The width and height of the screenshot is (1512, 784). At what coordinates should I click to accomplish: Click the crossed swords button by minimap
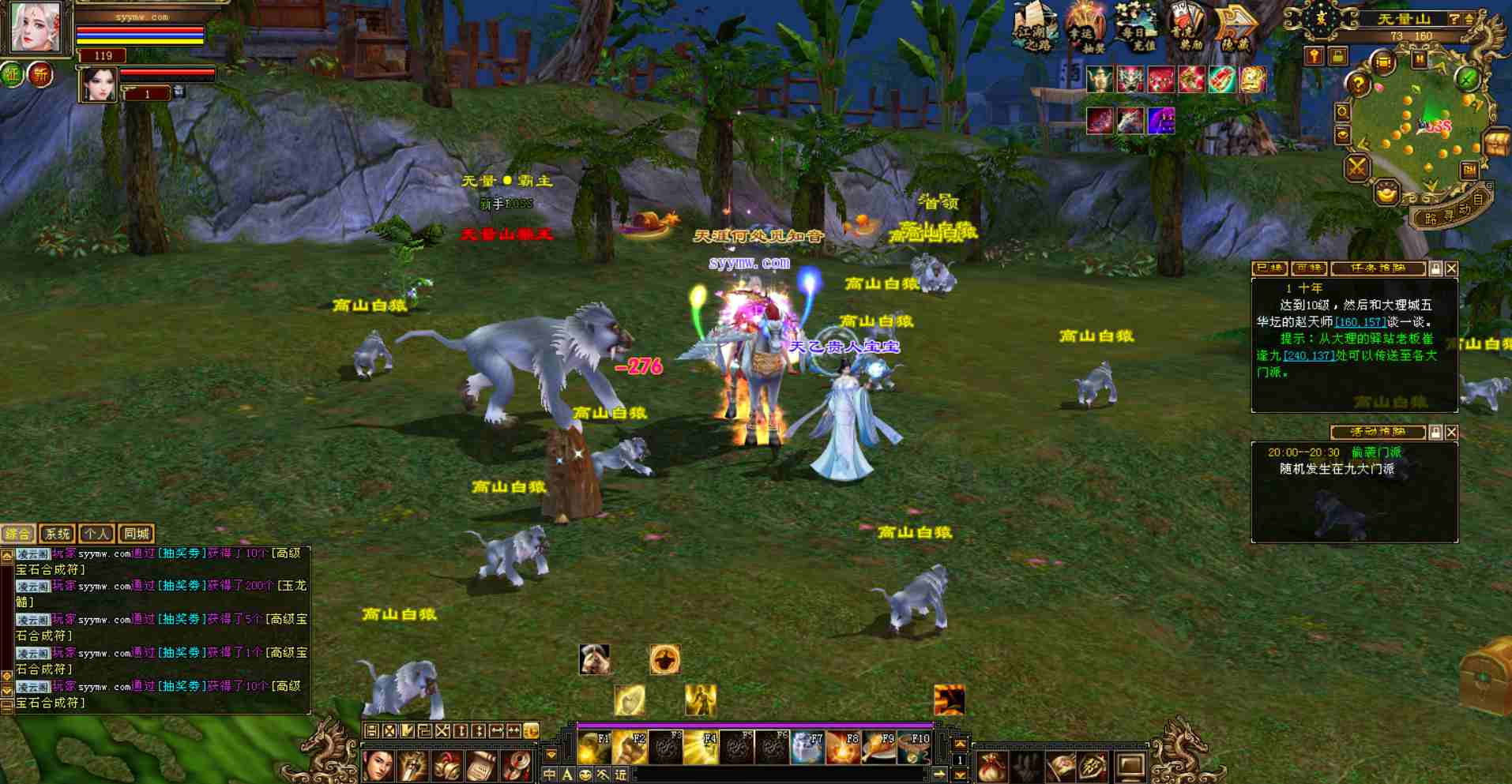coord(1357,167)
